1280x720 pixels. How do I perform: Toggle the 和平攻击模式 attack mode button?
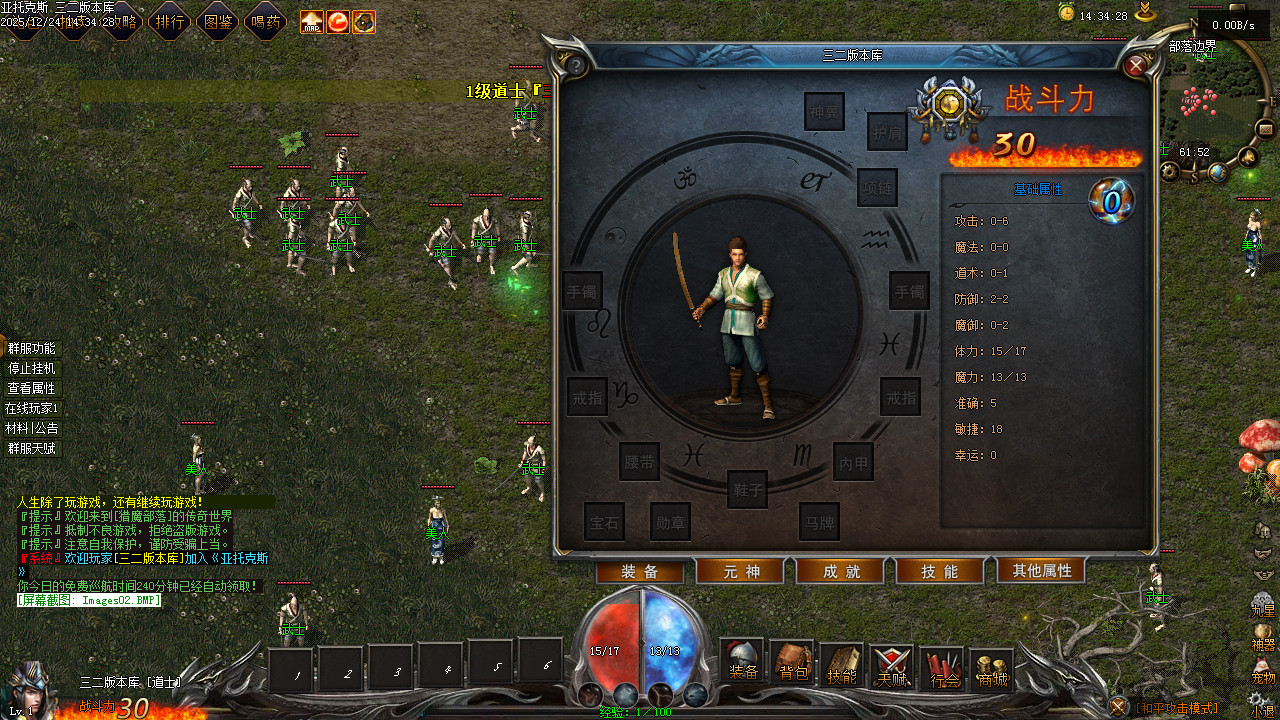(1120, 707)
